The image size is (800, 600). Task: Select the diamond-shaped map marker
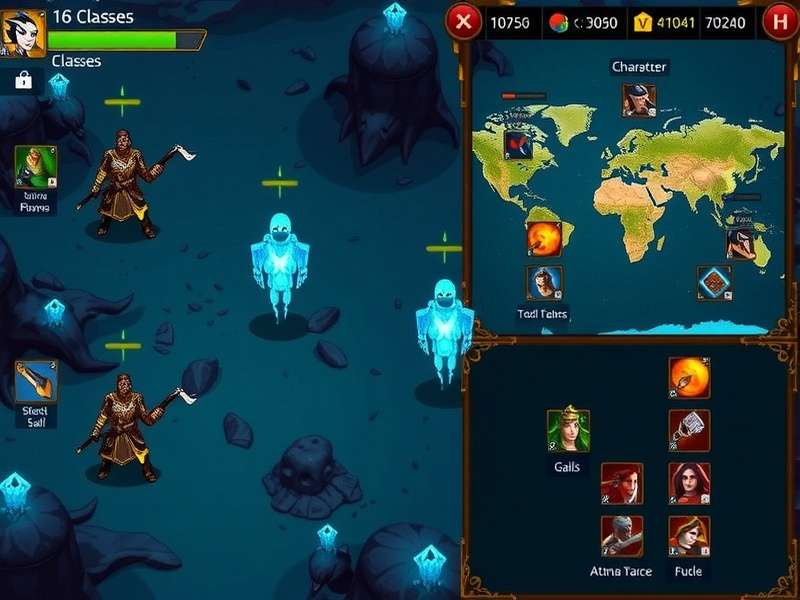(x=714, y=282)
